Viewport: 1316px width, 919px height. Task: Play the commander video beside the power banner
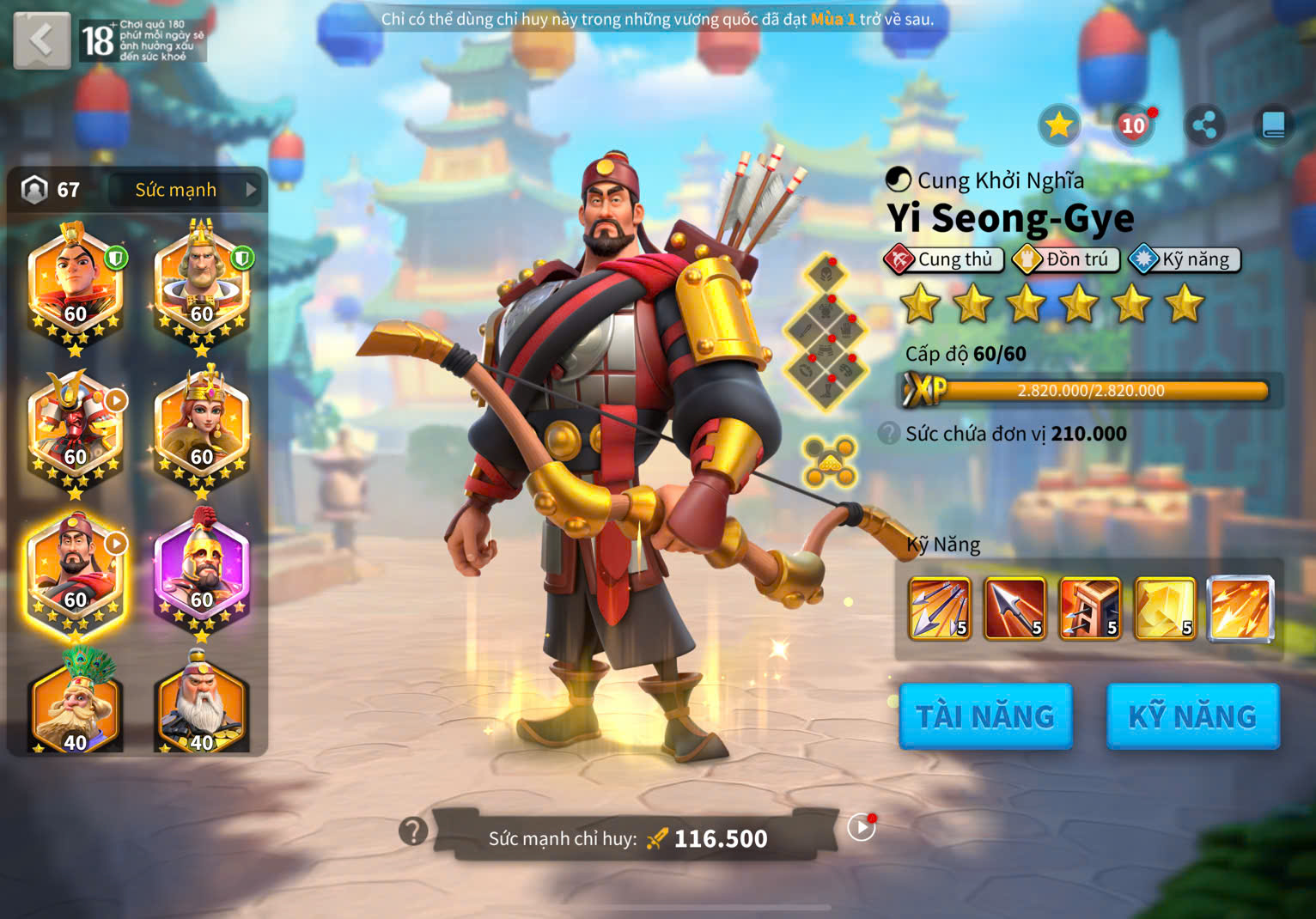[x=861, y=827]
